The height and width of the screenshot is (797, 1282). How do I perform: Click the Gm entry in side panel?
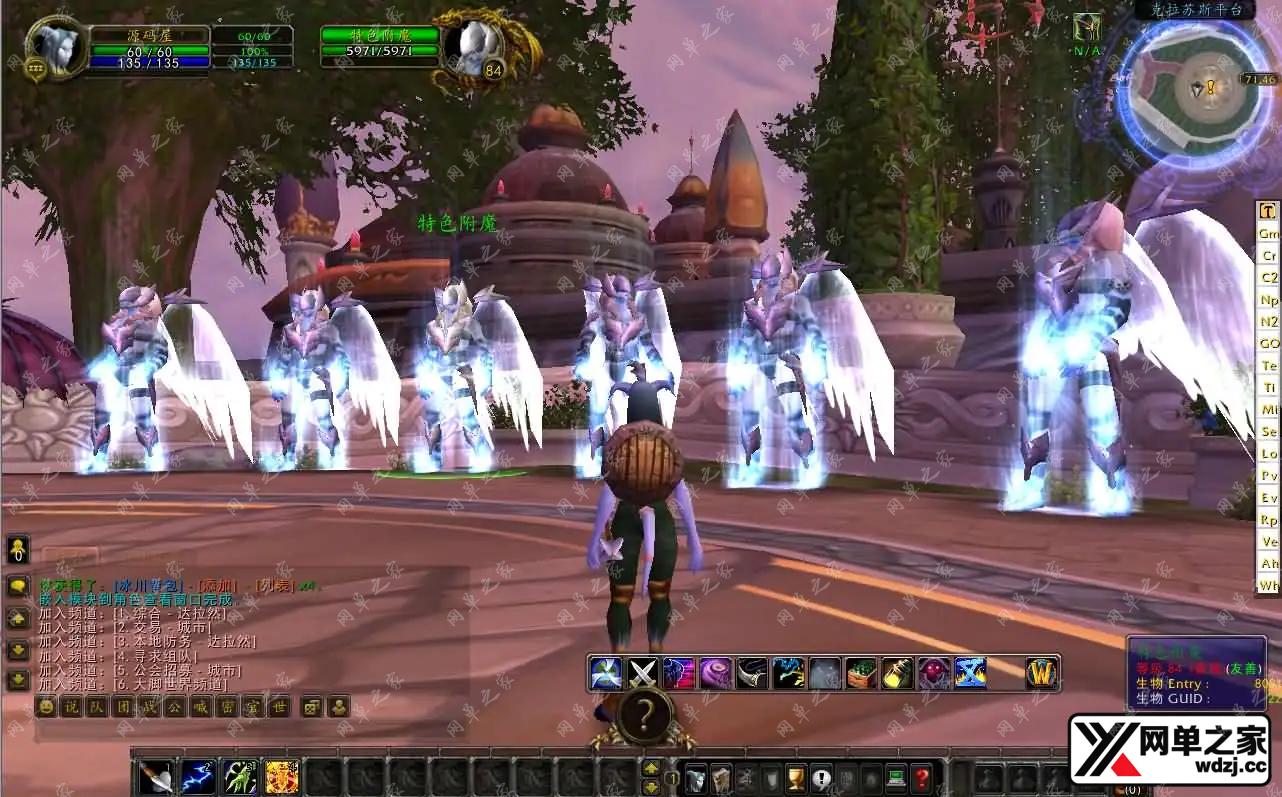1268,233
